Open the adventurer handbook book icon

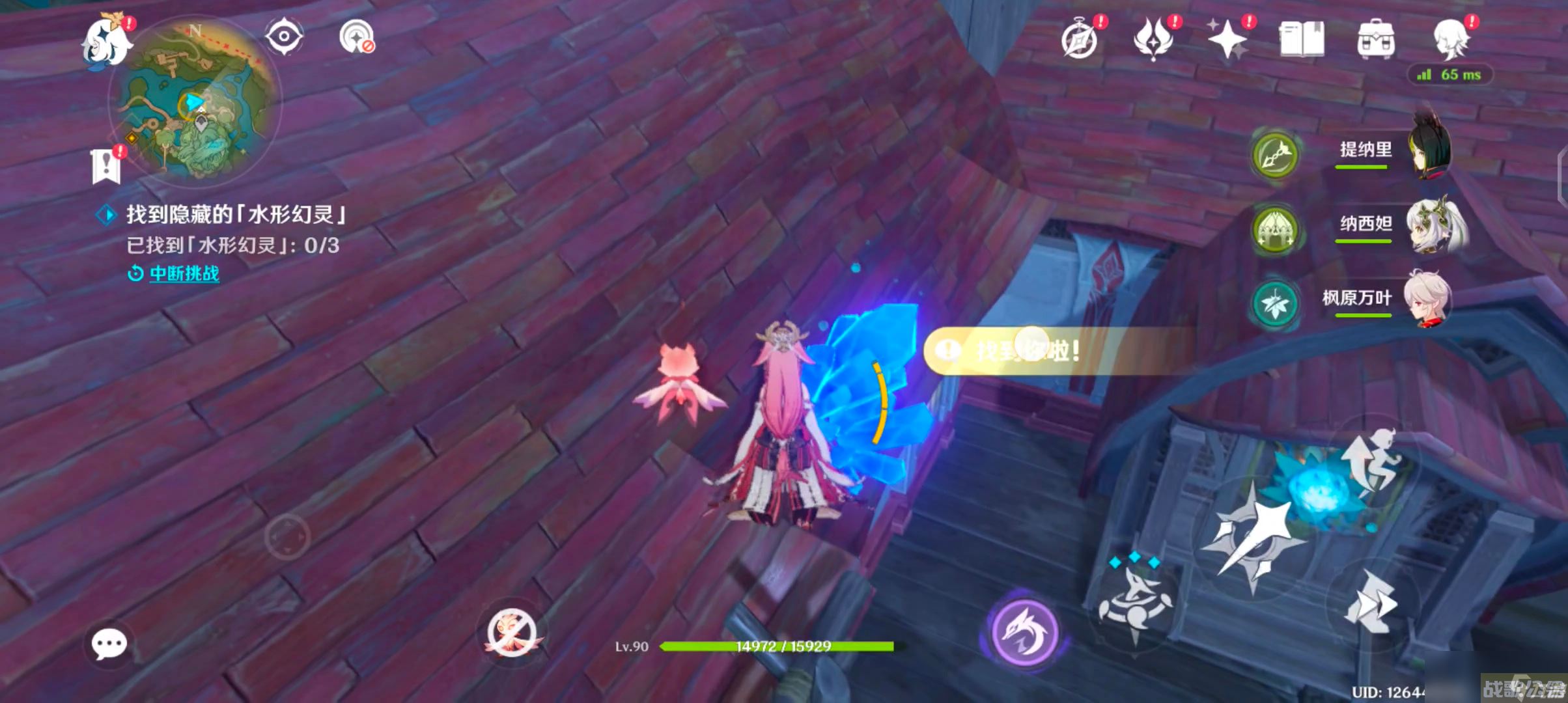pos(1301,40)
